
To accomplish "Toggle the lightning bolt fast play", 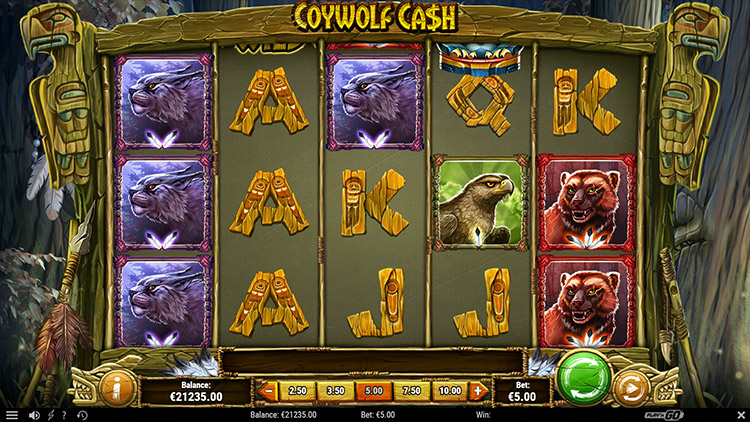I will pyautogui.click(x=50, y=415).
